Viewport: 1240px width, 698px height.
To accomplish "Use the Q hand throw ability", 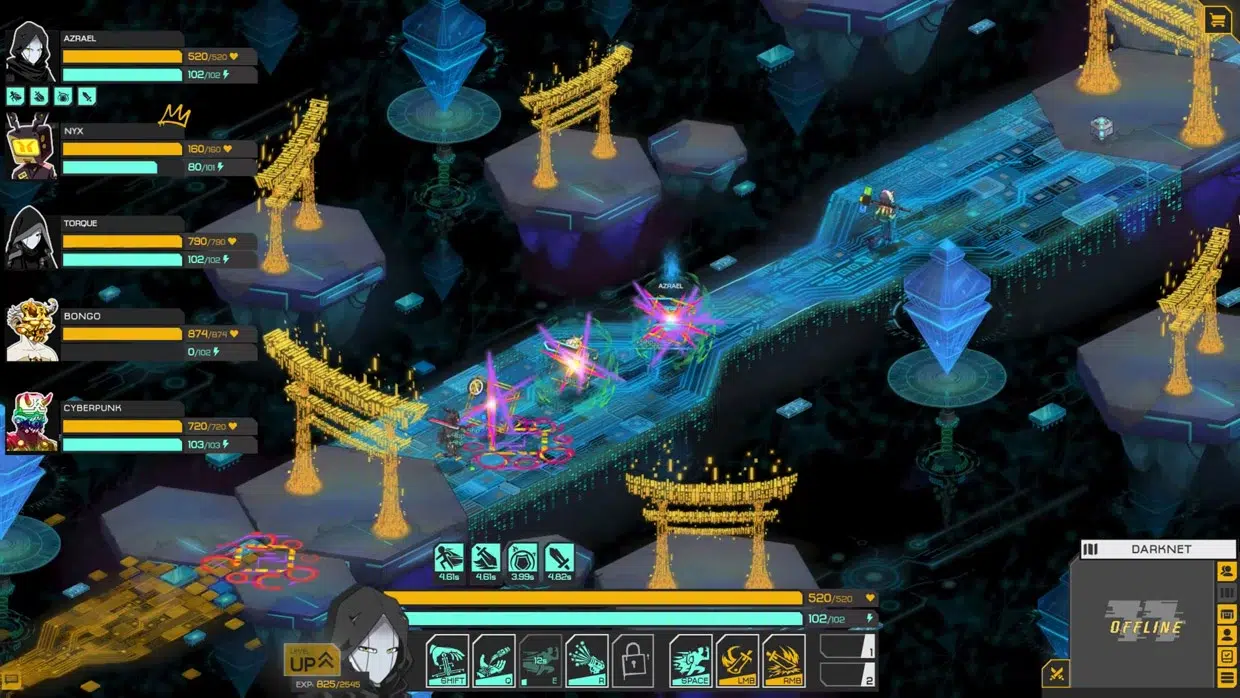I will pyautogui.click(x=494, y=661).
